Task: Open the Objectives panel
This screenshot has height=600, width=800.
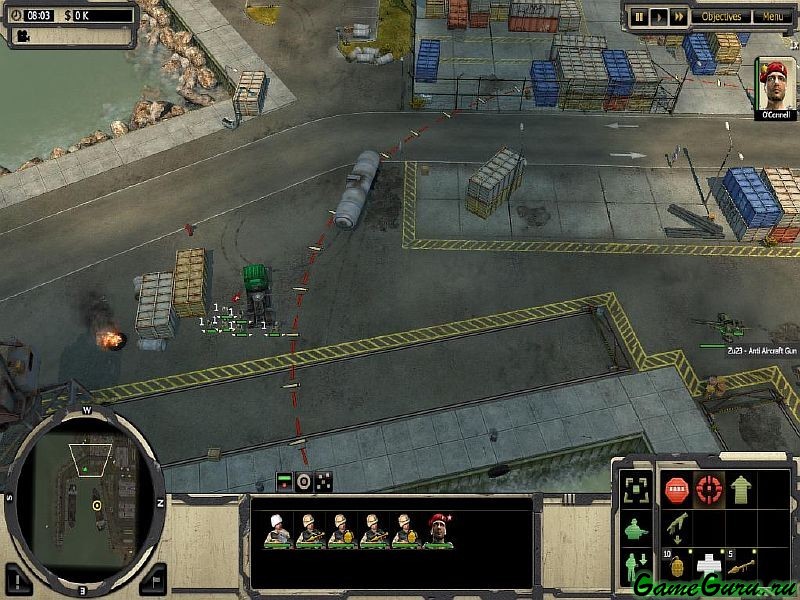Action: (721, 16)
